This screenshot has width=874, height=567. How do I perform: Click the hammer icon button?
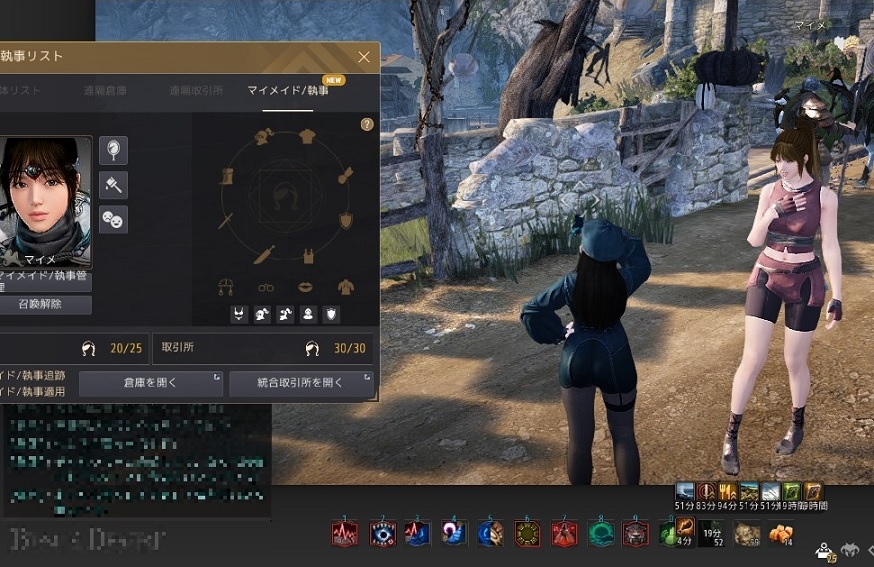113,184
